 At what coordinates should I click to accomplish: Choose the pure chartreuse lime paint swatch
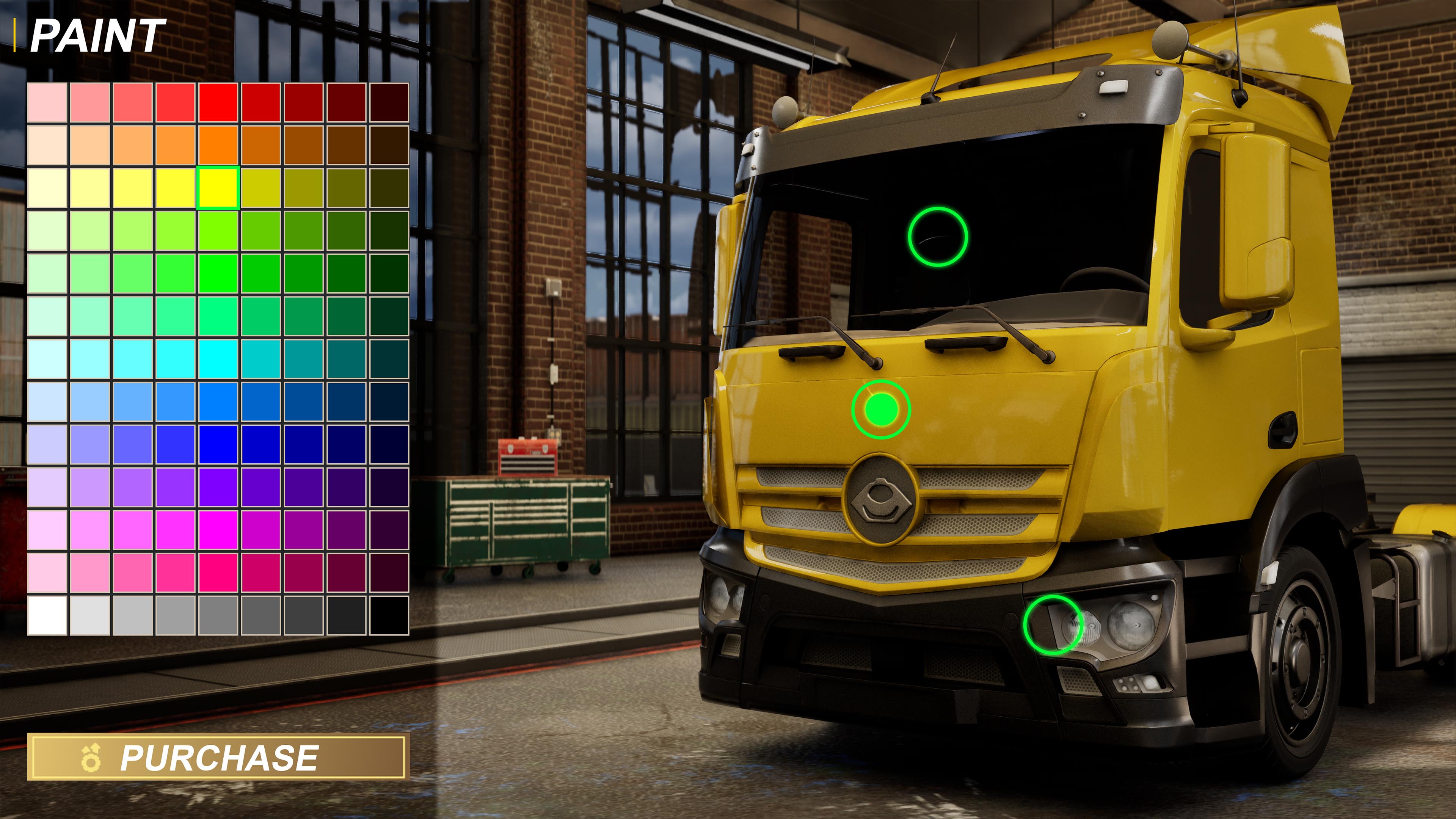pos(218,231)
